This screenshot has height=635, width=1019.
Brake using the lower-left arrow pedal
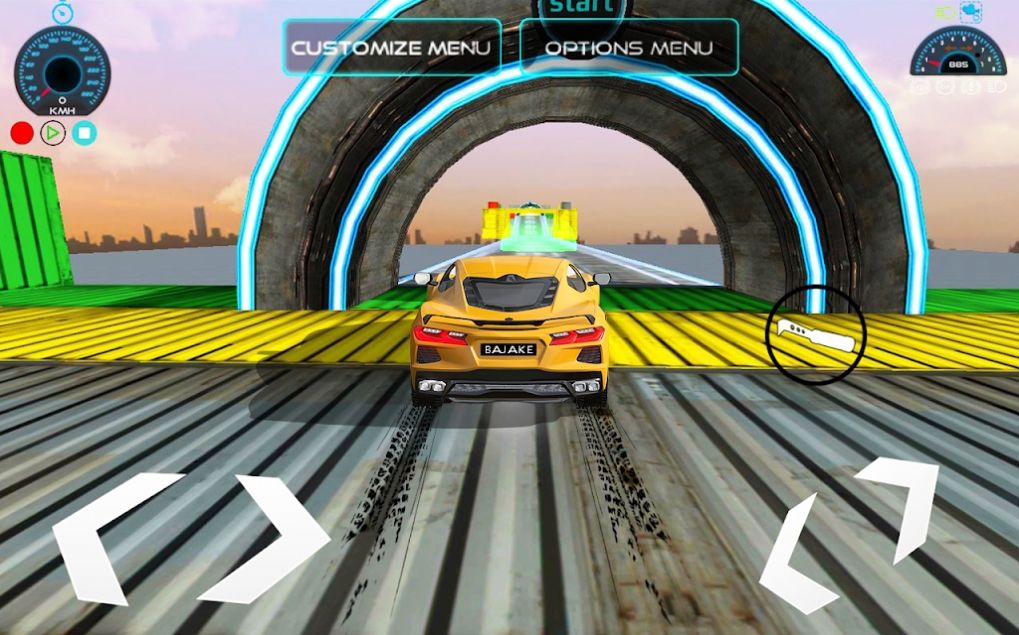point(800,556)
